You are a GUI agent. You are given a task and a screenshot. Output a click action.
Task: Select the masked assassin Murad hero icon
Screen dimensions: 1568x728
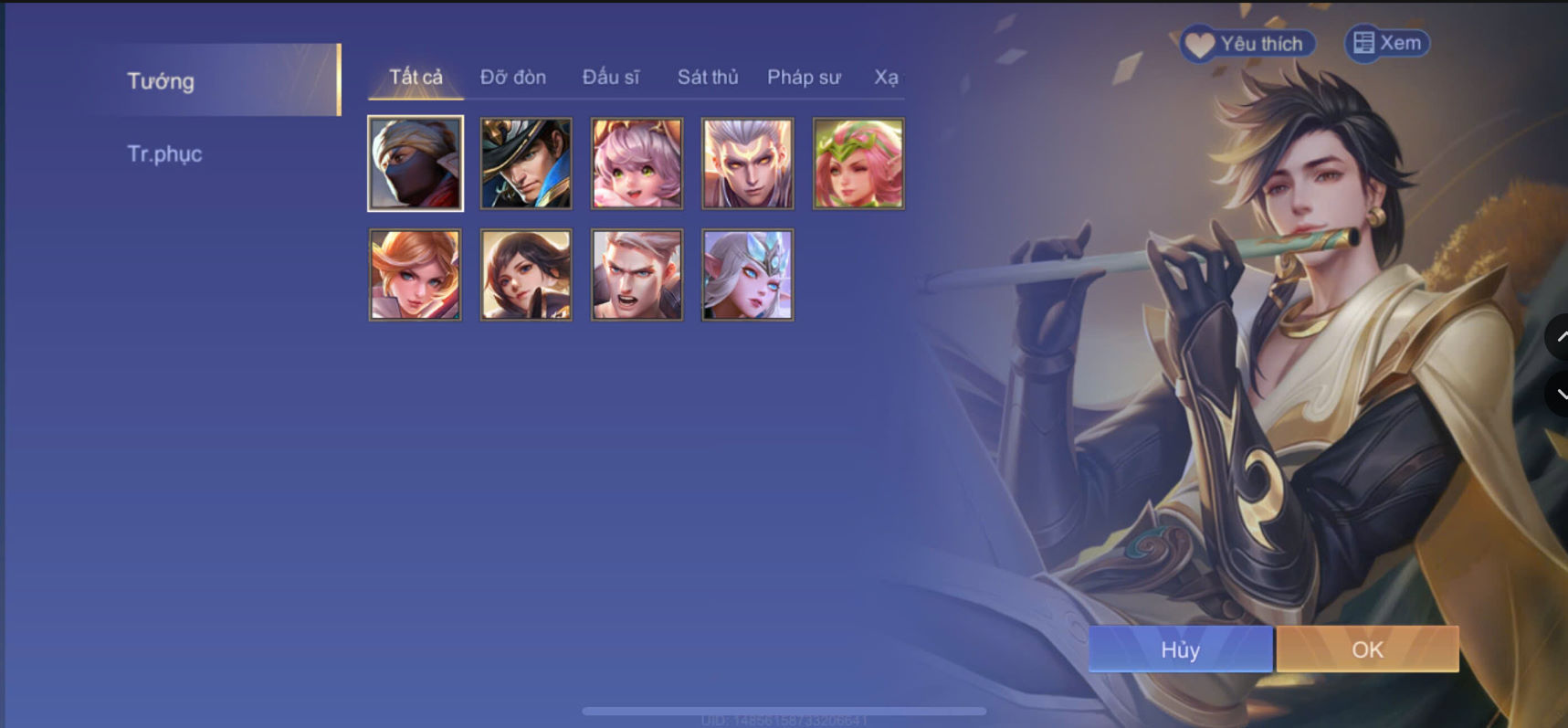(415, 163)
